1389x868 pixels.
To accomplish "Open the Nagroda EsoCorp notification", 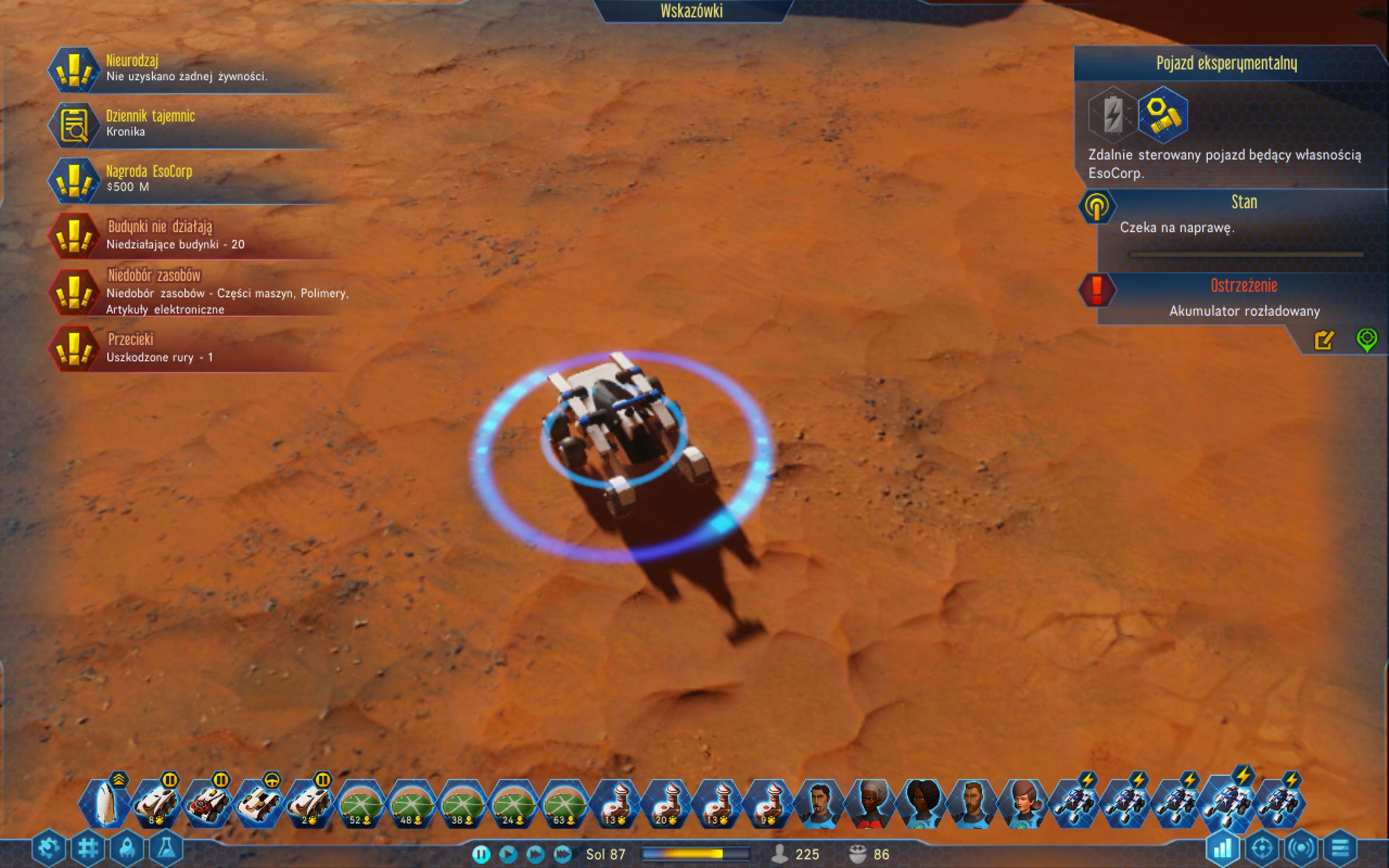I will click(x=150, y=178).
